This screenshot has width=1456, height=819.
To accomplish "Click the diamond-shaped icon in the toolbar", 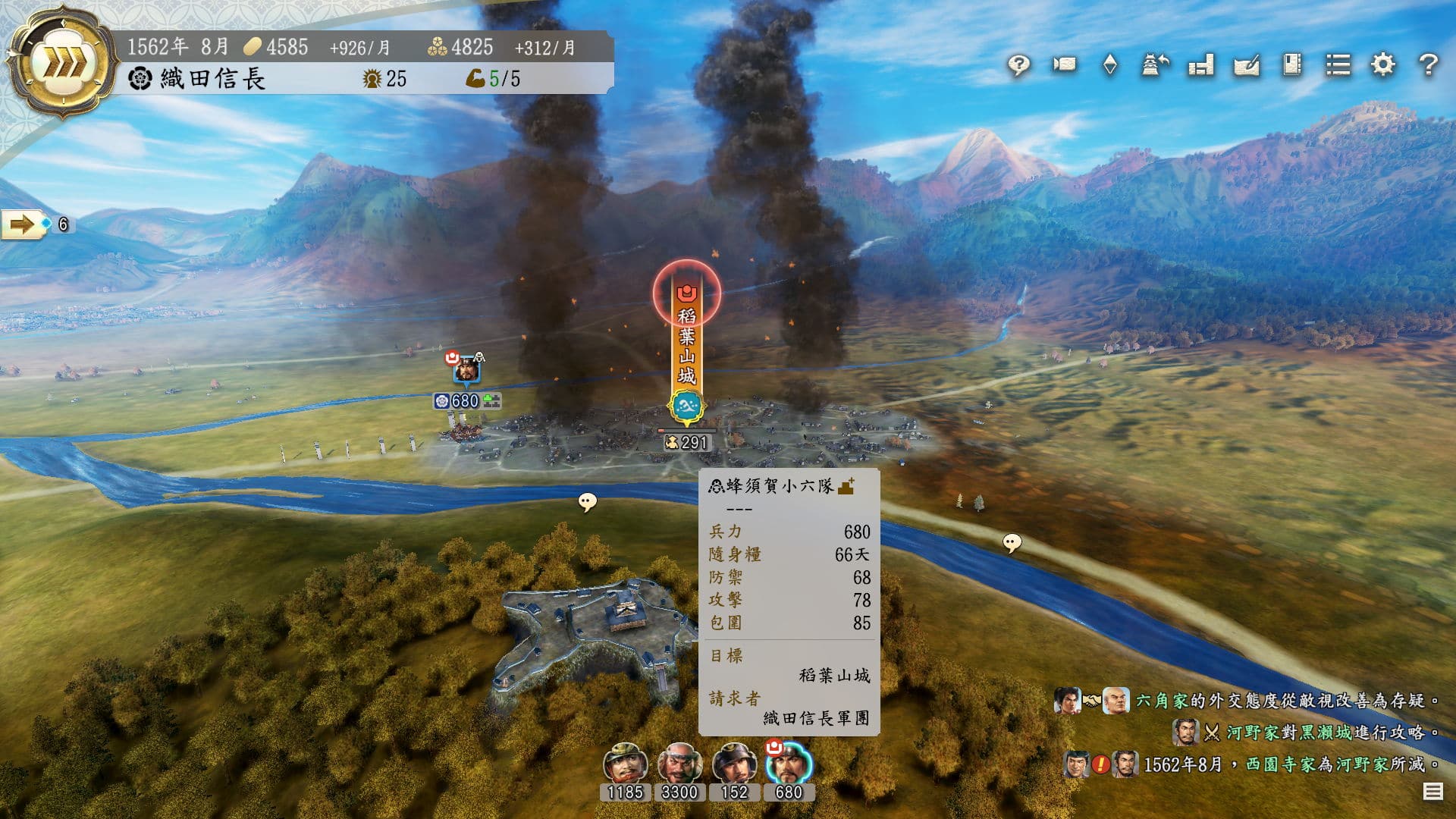I will click(x=1109, y=65).
